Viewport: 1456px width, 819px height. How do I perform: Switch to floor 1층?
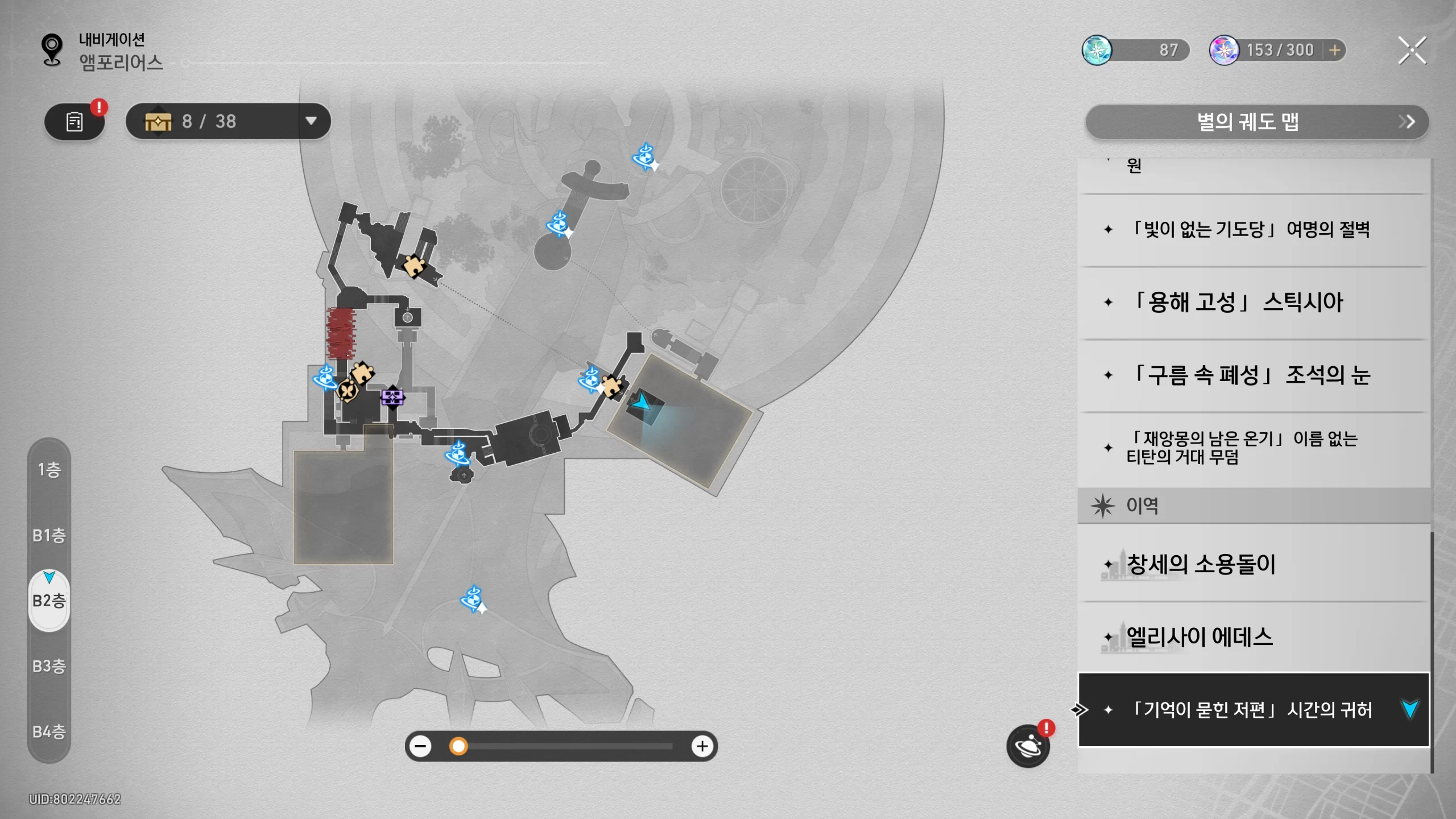click(49, 470)
